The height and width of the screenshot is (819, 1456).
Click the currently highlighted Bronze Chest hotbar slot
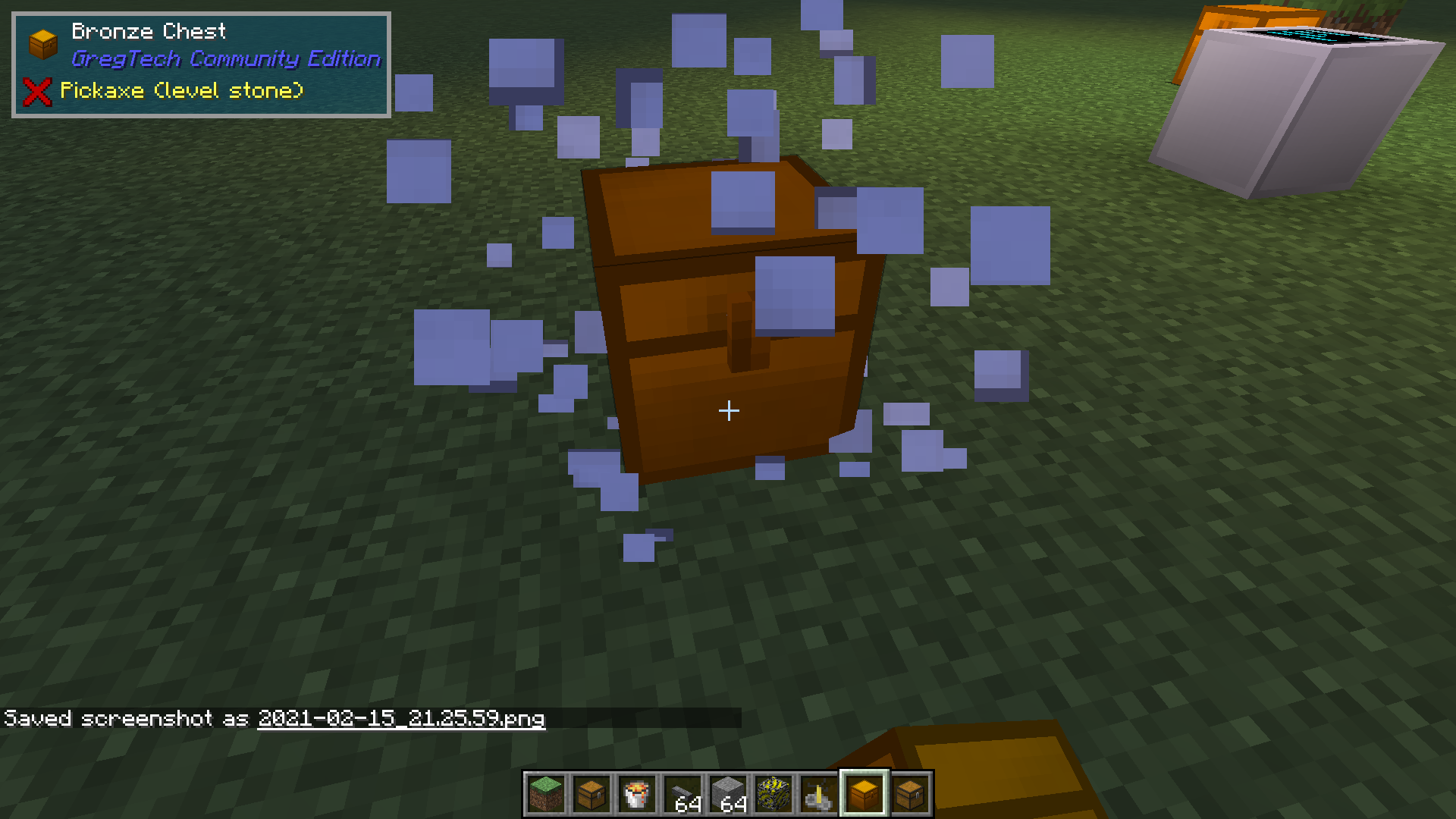pyautogui.click(x=863, y=792)
